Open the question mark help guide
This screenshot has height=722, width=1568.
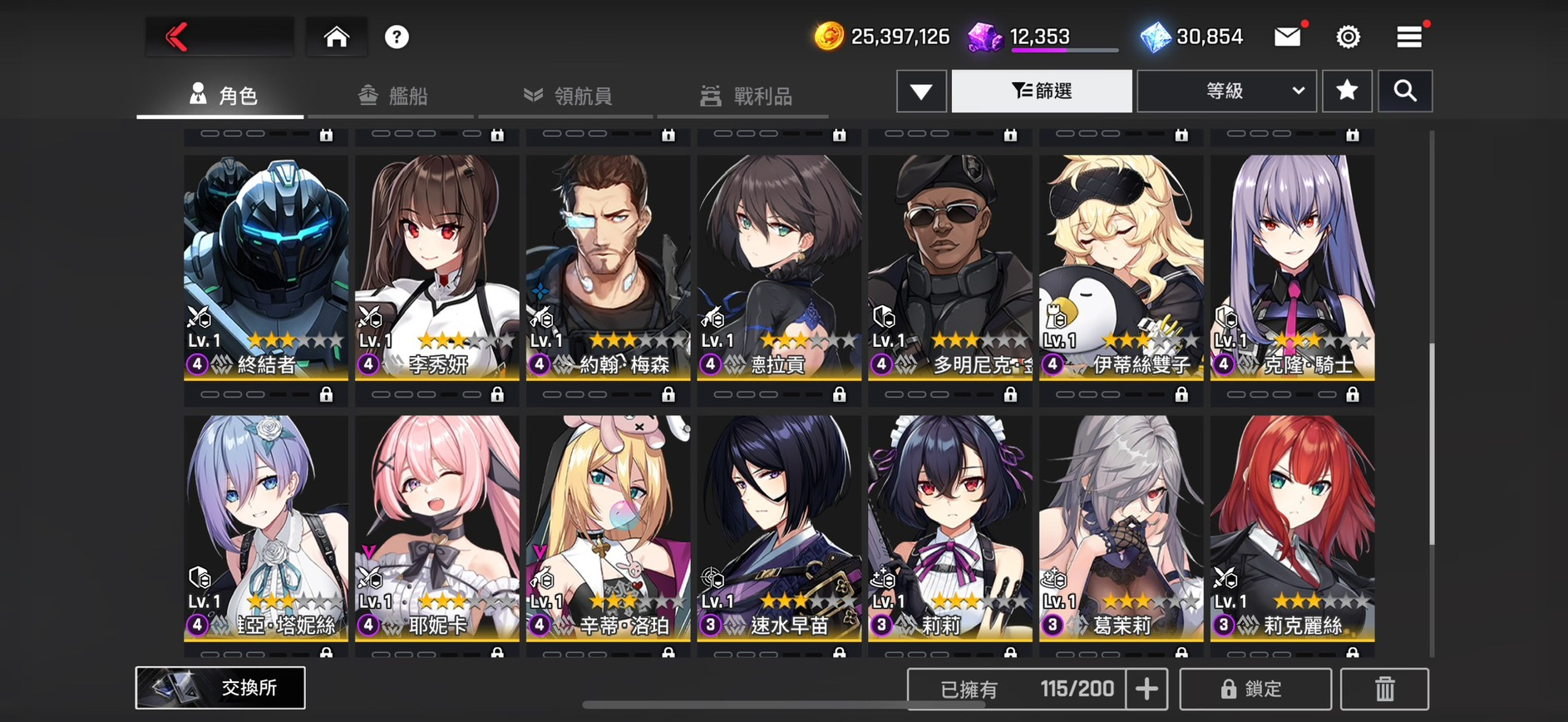point(397,37)
